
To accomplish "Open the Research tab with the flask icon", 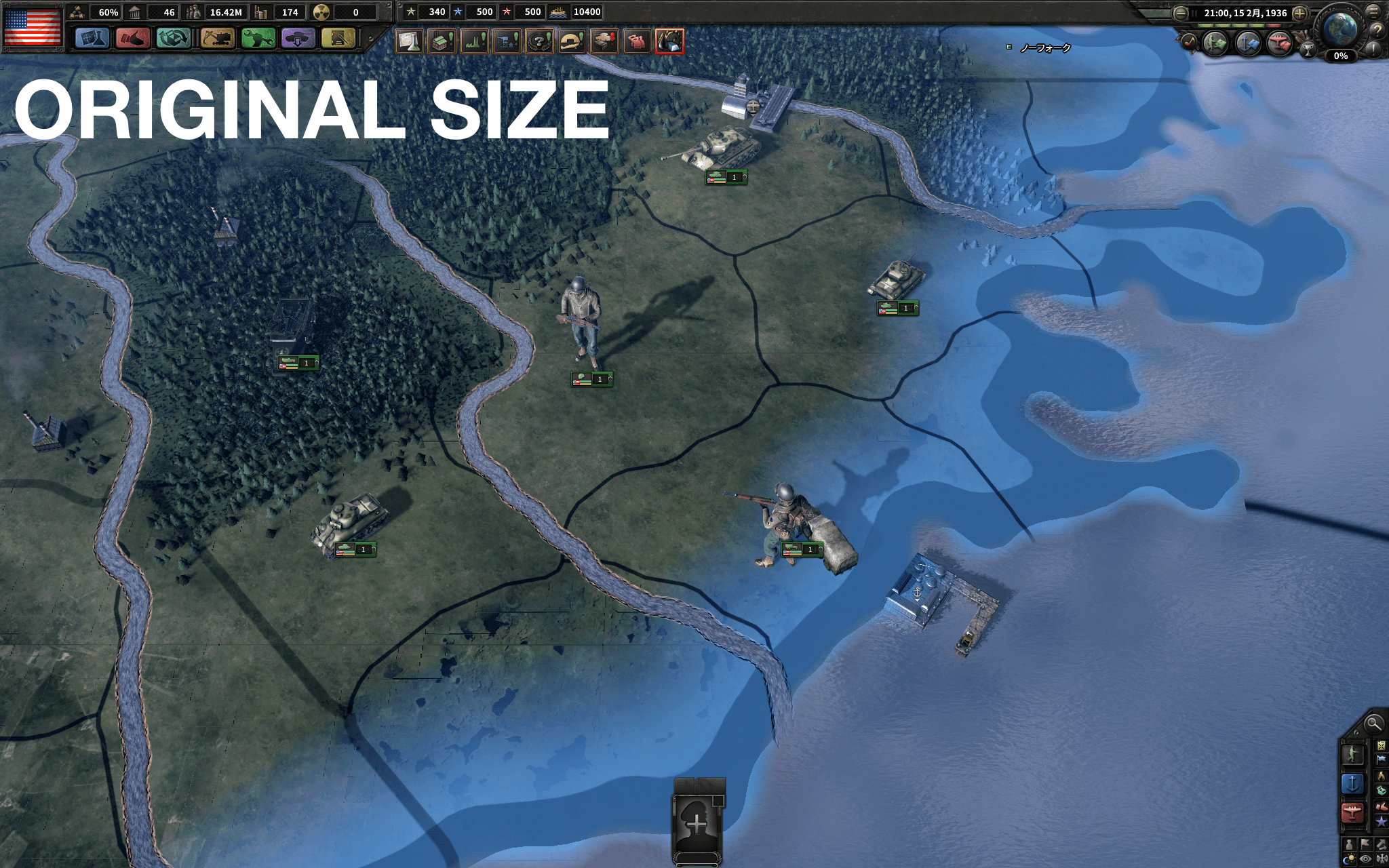I will tap(92, 38).
